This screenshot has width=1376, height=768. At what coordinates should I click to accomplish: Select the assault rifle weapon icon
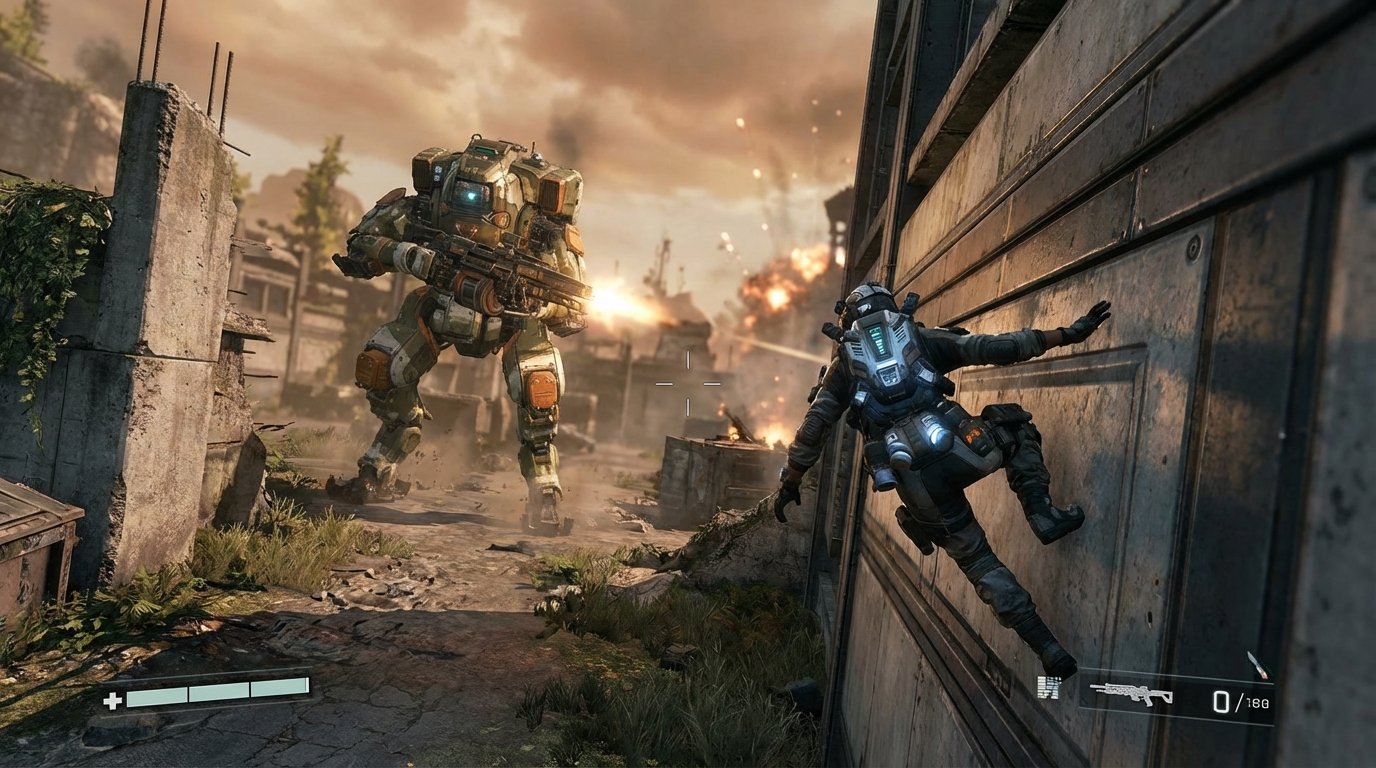1131,693
